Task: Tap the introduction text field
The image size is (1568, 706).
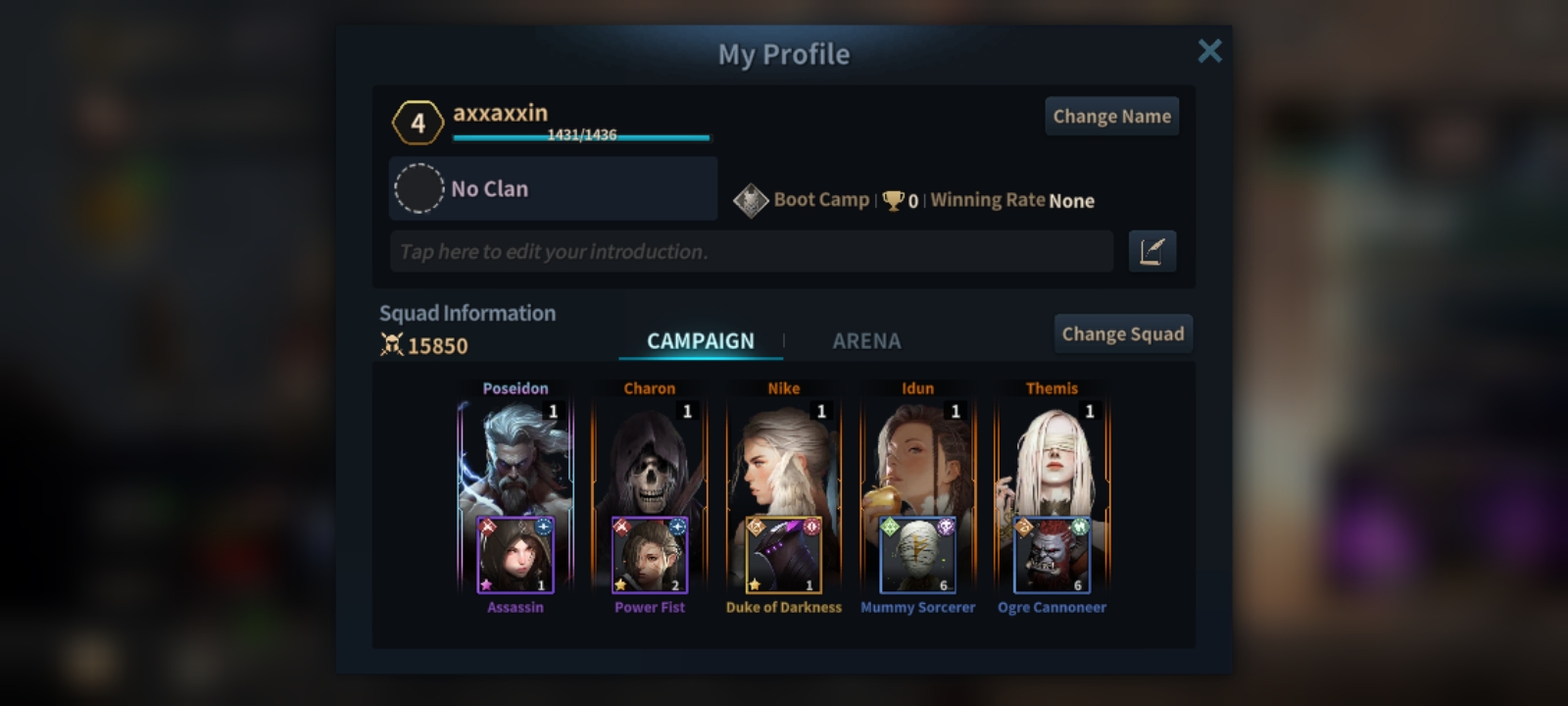Action: 751,252
